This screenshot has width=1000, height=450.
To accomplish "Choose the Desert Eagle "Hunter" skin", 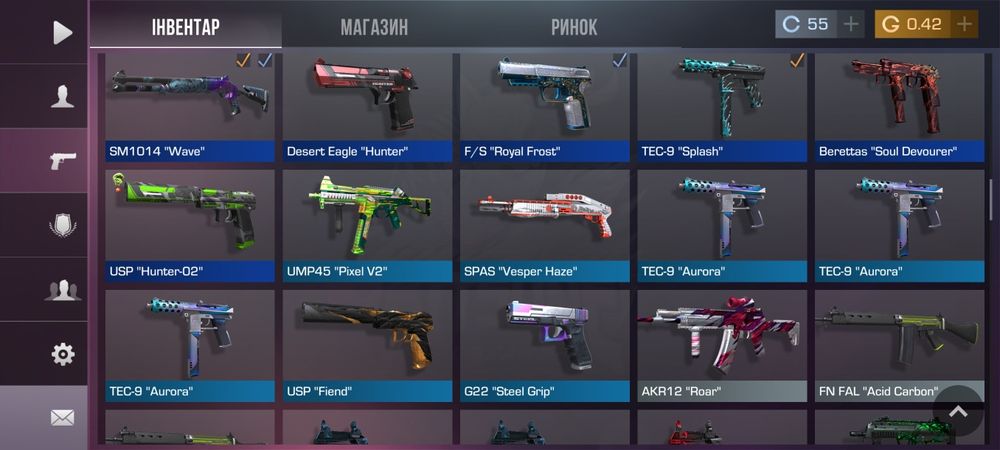I will pyautogui.click(x=367, y=105).
